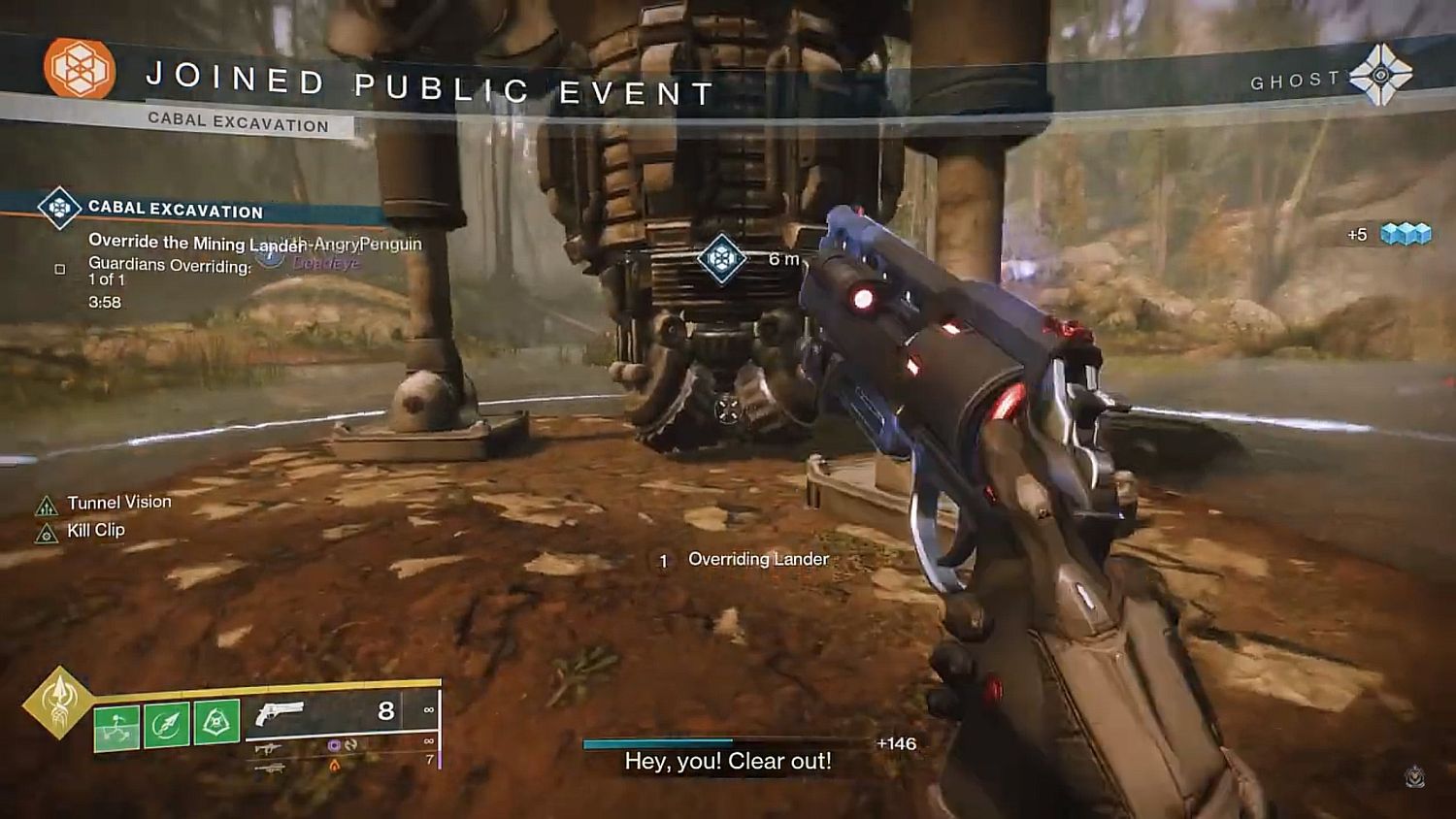Screen dimensions: 1456x819
Task: Open the Ghost icon in the banner
Action: (1380, 75)
